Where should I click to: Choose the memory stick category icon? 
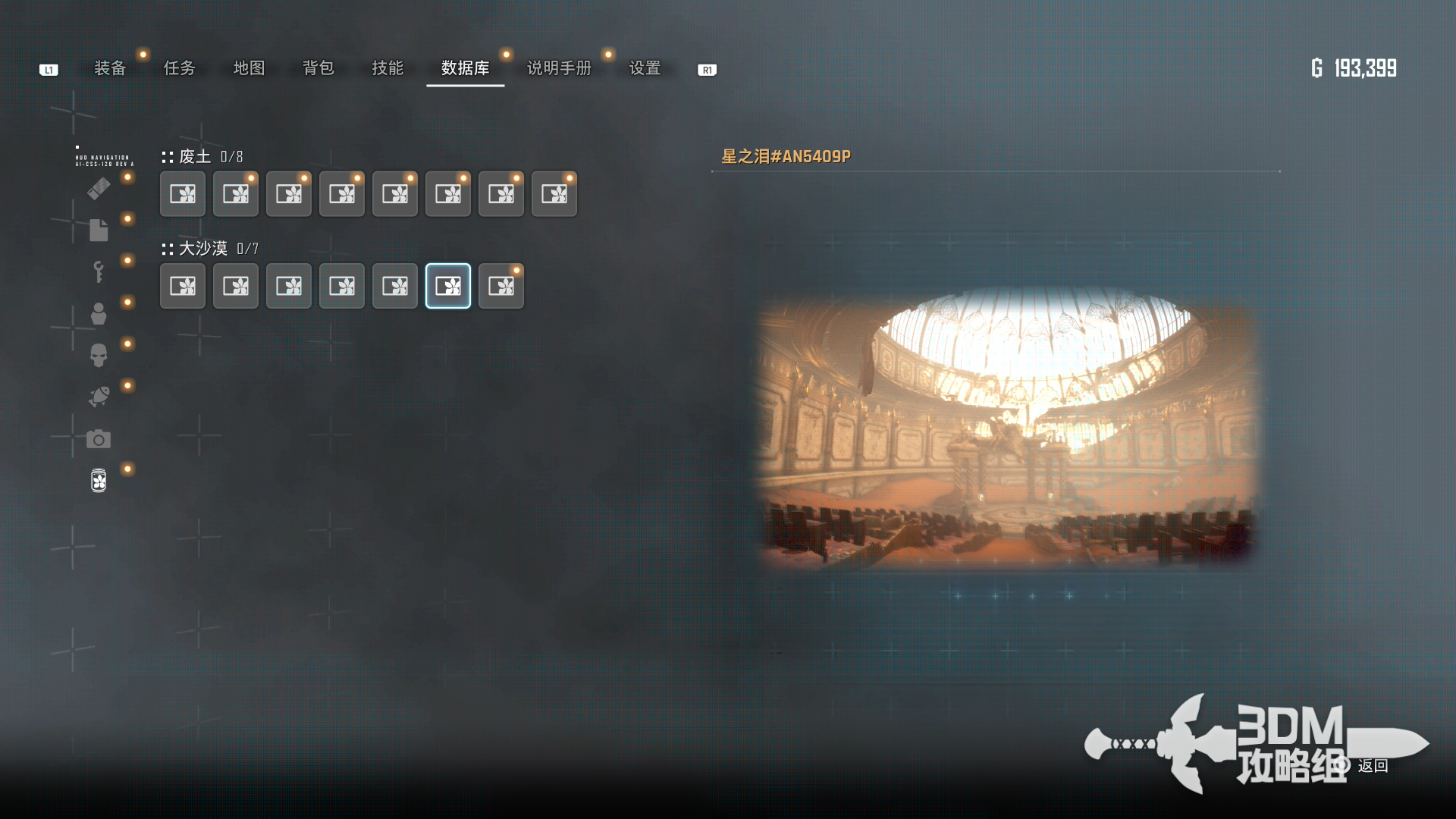(x=99, y=188)
